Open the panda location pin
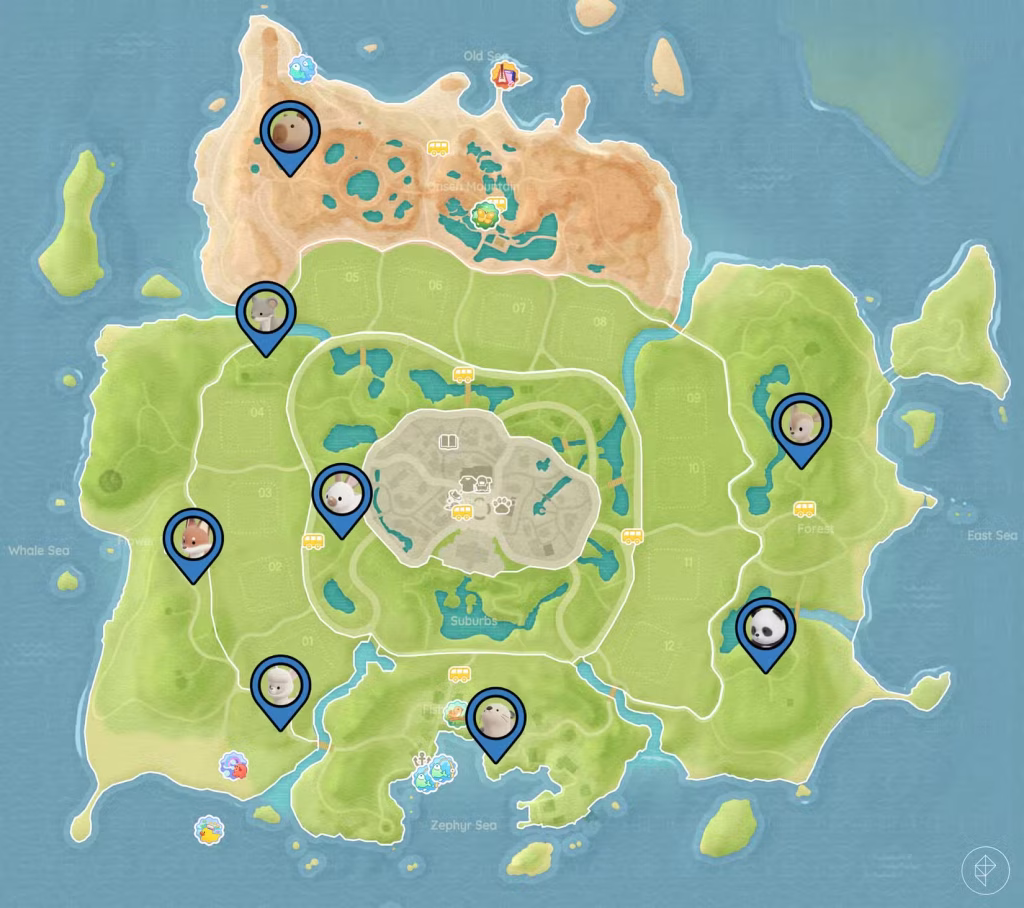1024x908 pixels. coord(766,627)
